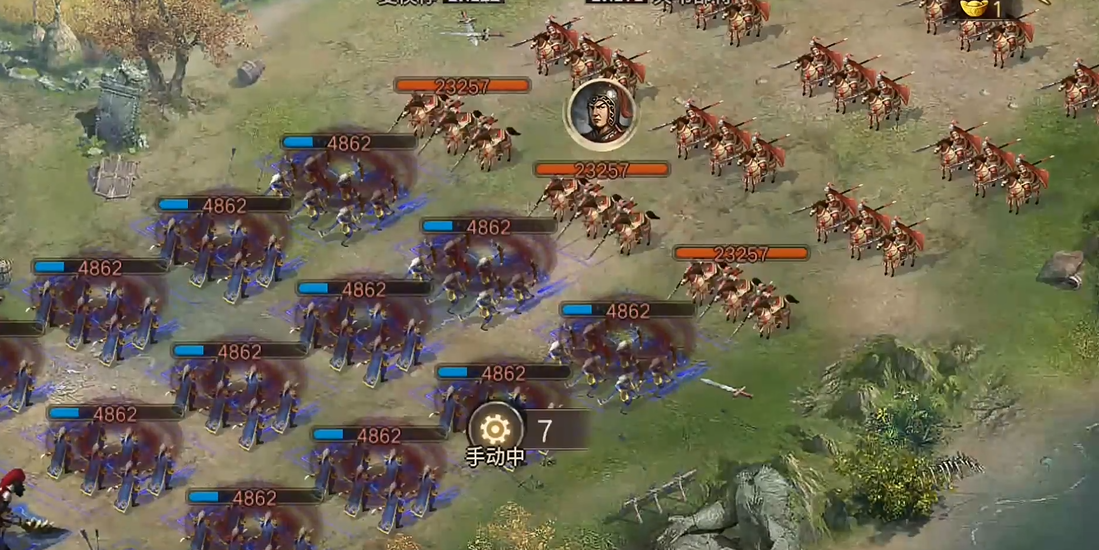Select the helmeted general portrait

[601, 114]
